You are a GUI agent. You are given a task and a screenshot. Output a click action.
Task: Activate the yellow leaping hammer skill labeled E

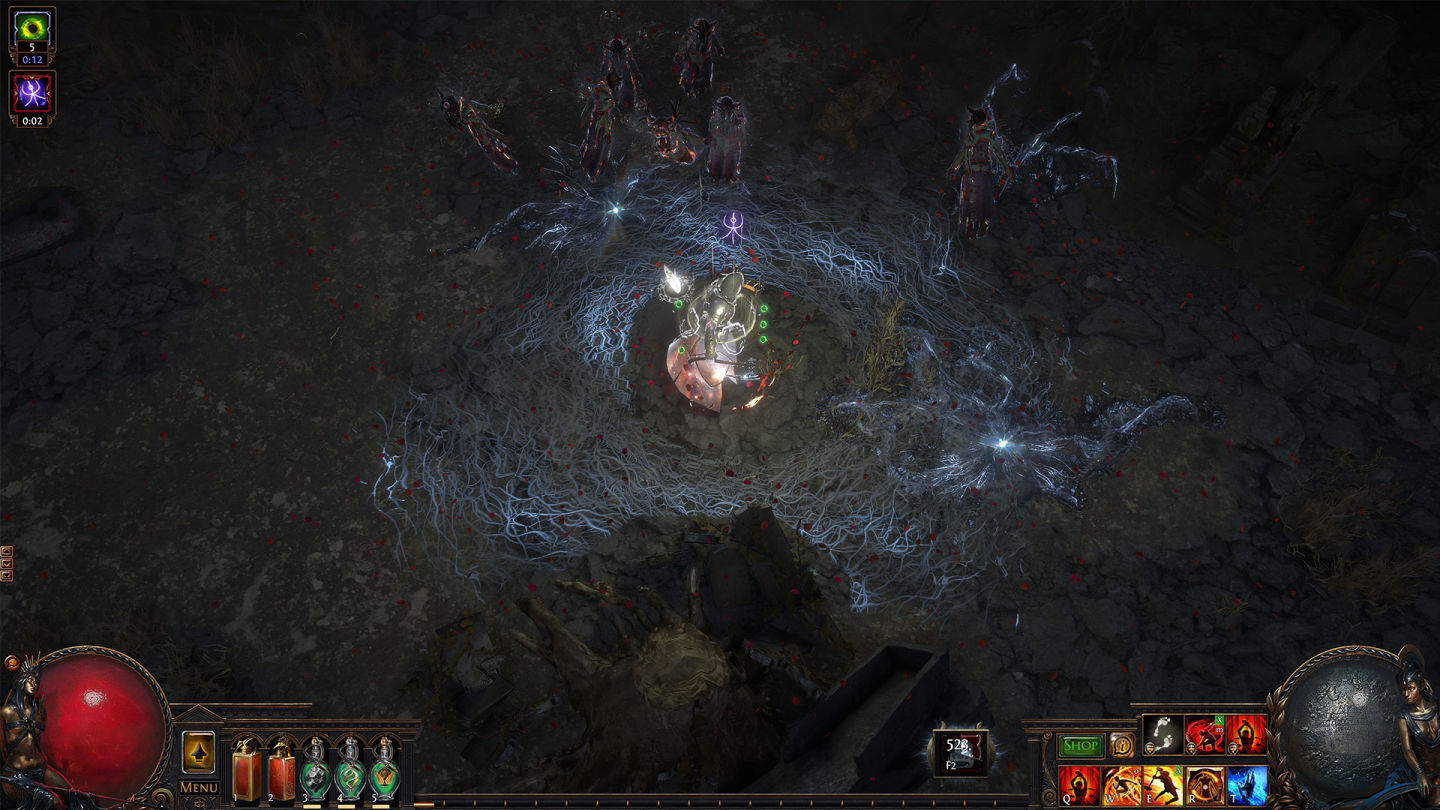click(1163, 785)
